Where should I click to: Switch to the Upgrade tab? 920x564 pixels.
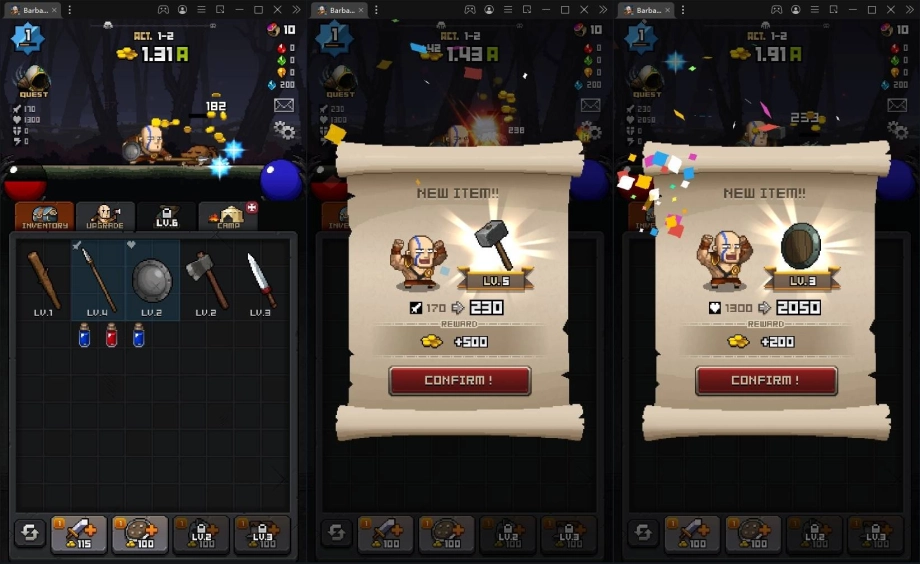pyautogui.click(x=105, y=216)
